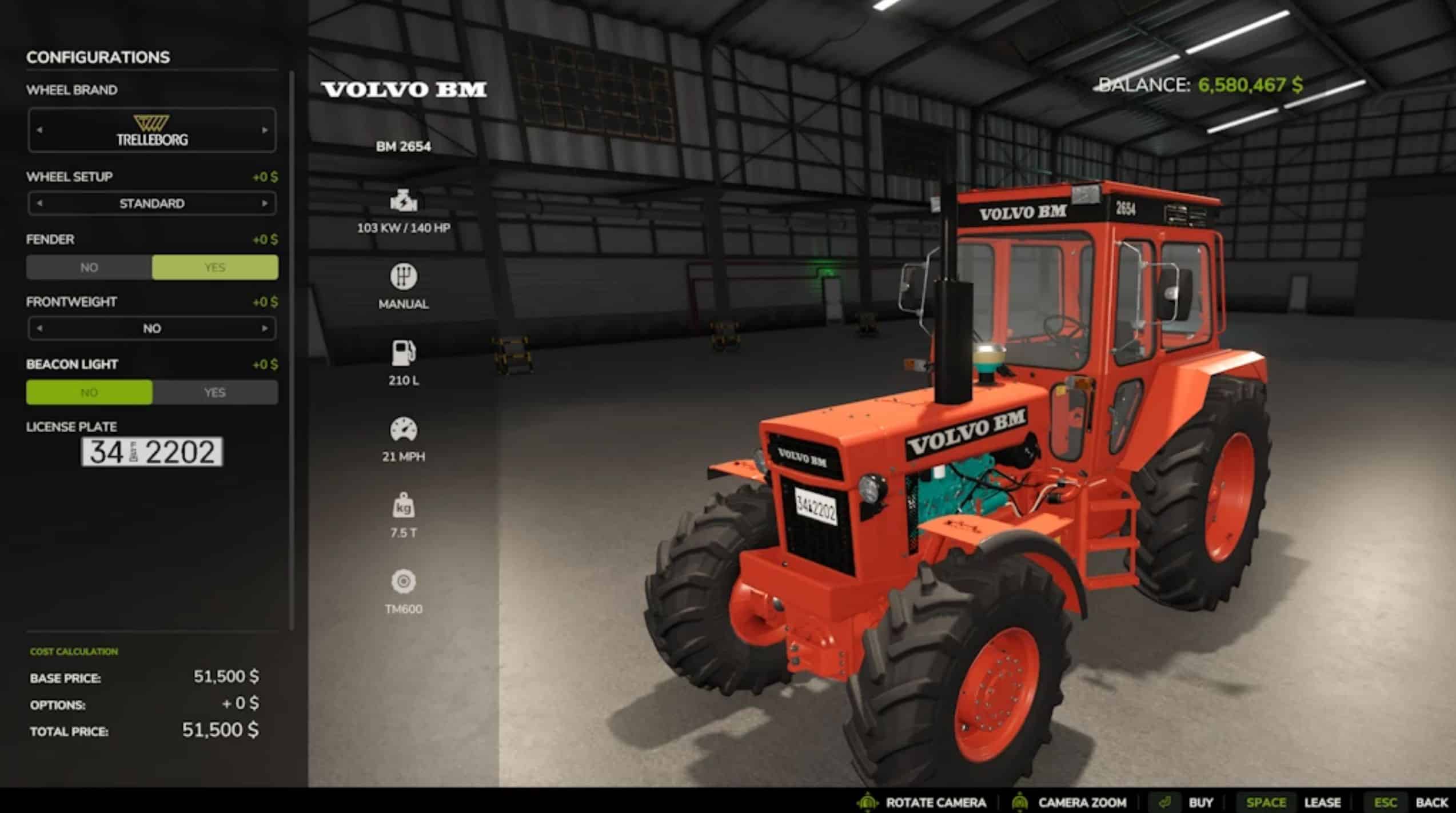The height and width of the screenshot is (813, 1456).
Task: Open the license plate 34 2202 editor
Action: 152,452
